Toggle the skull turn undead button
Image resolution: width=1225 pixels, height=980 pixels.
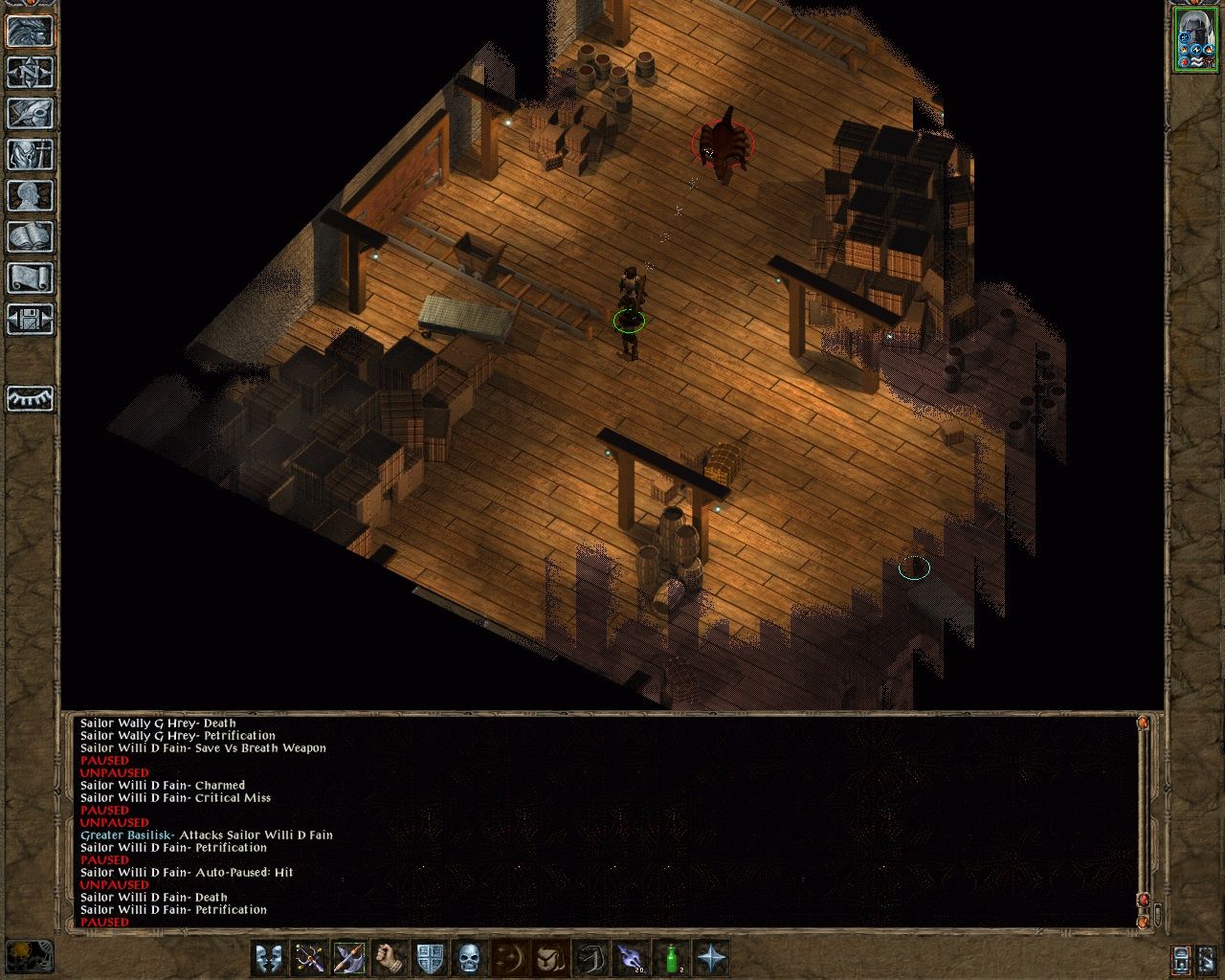point(469,957)
